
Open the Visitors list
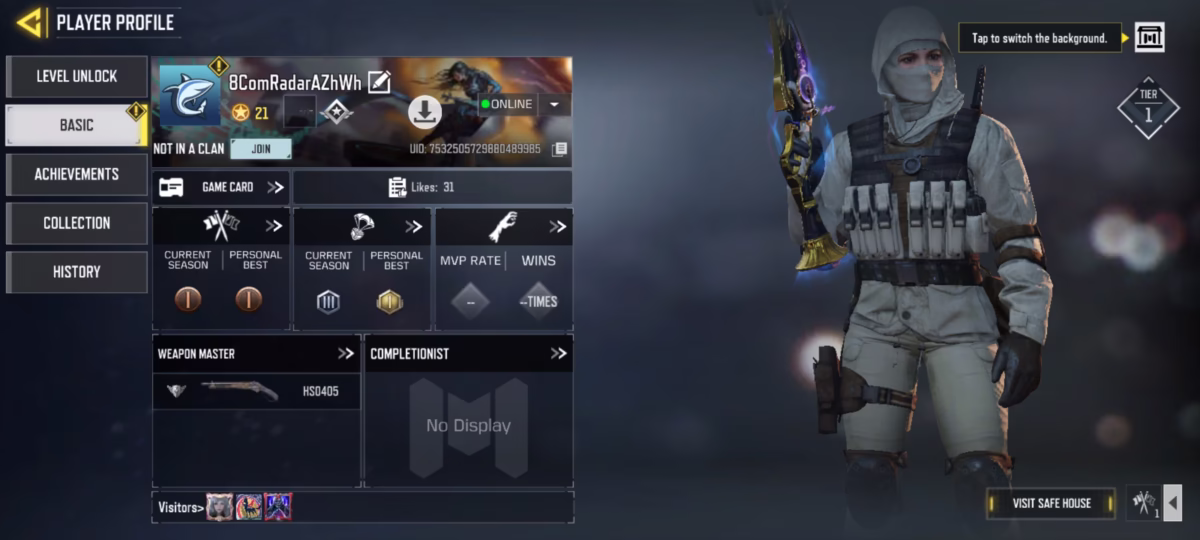180,507
